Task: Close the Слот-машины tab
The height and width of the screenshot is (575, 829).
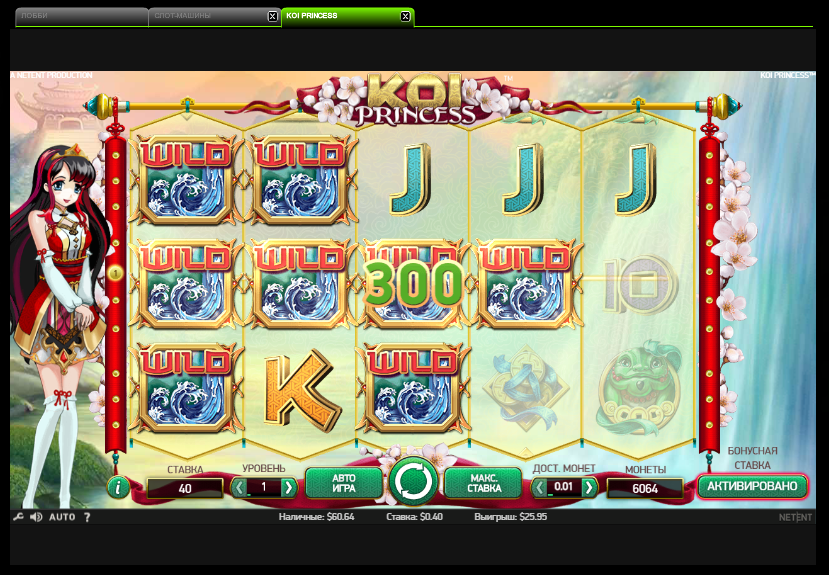Action: pos(273,17)
